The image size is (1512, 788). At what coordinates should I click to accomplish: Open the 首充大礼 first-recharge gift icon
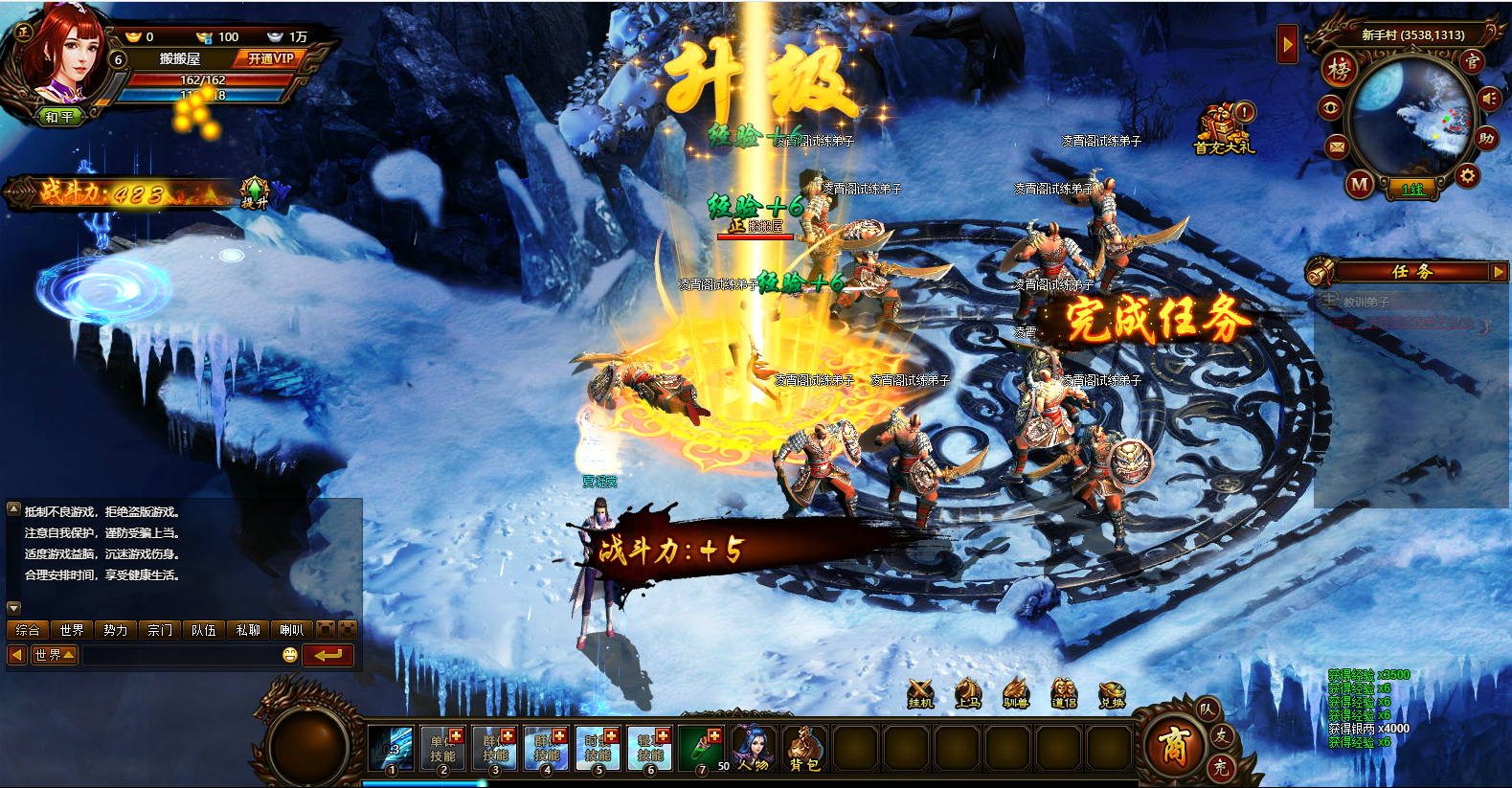point(1223,129)
